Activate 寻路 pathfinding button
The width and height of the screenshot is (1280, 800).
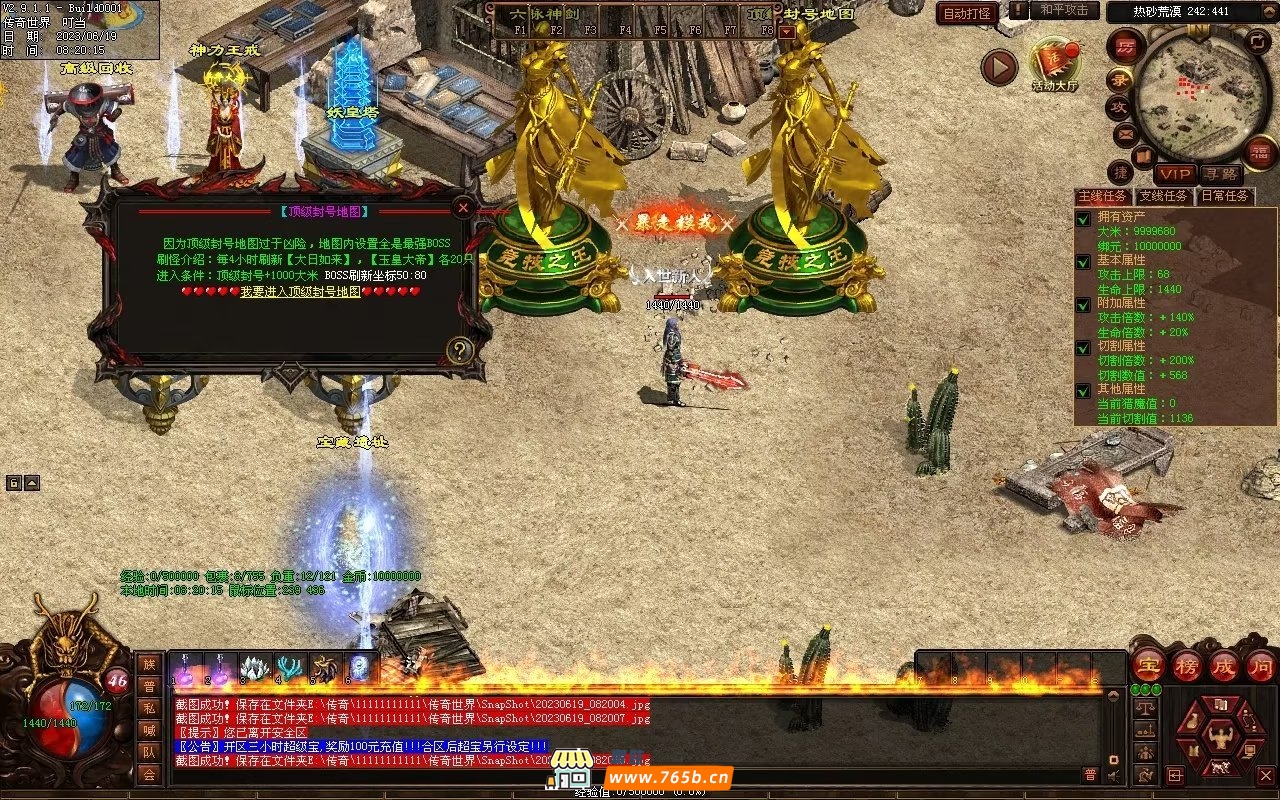point(1220,174)
